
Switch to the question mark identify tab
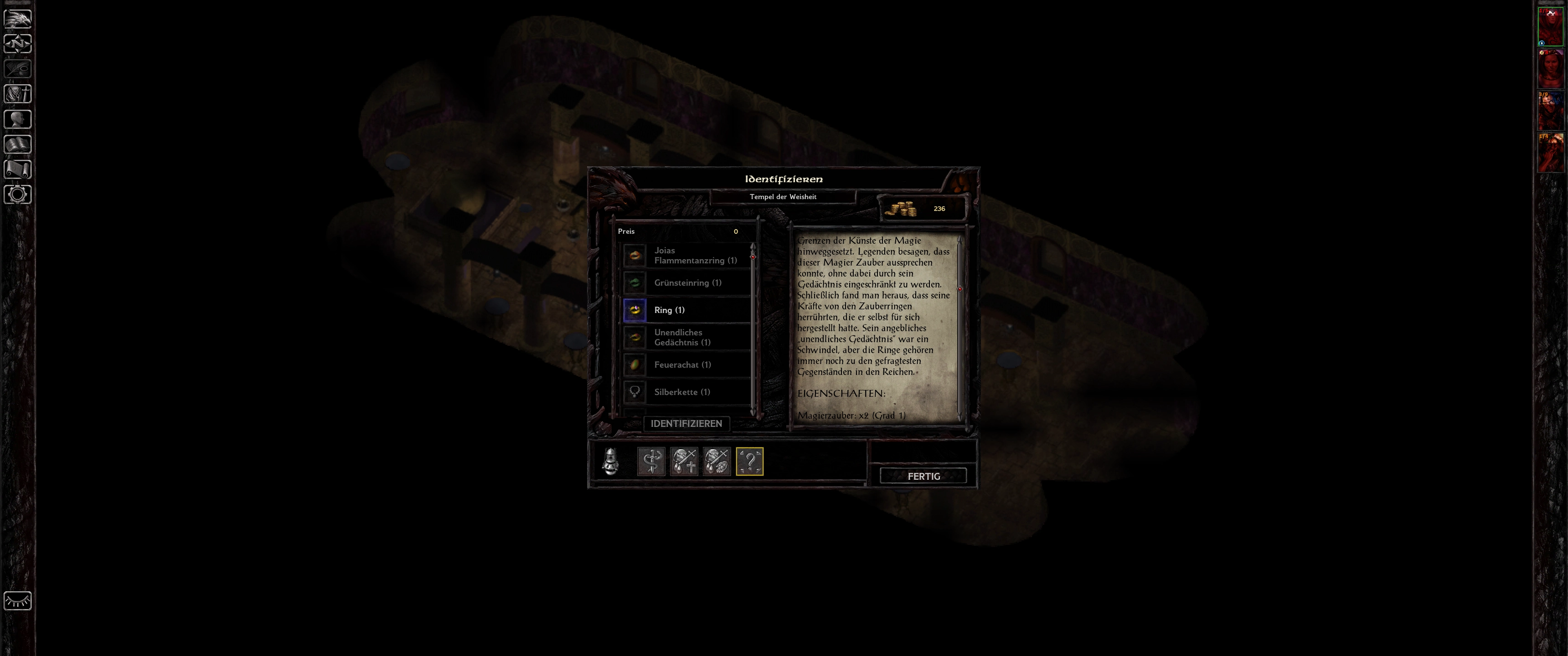(x=749, y=461)
